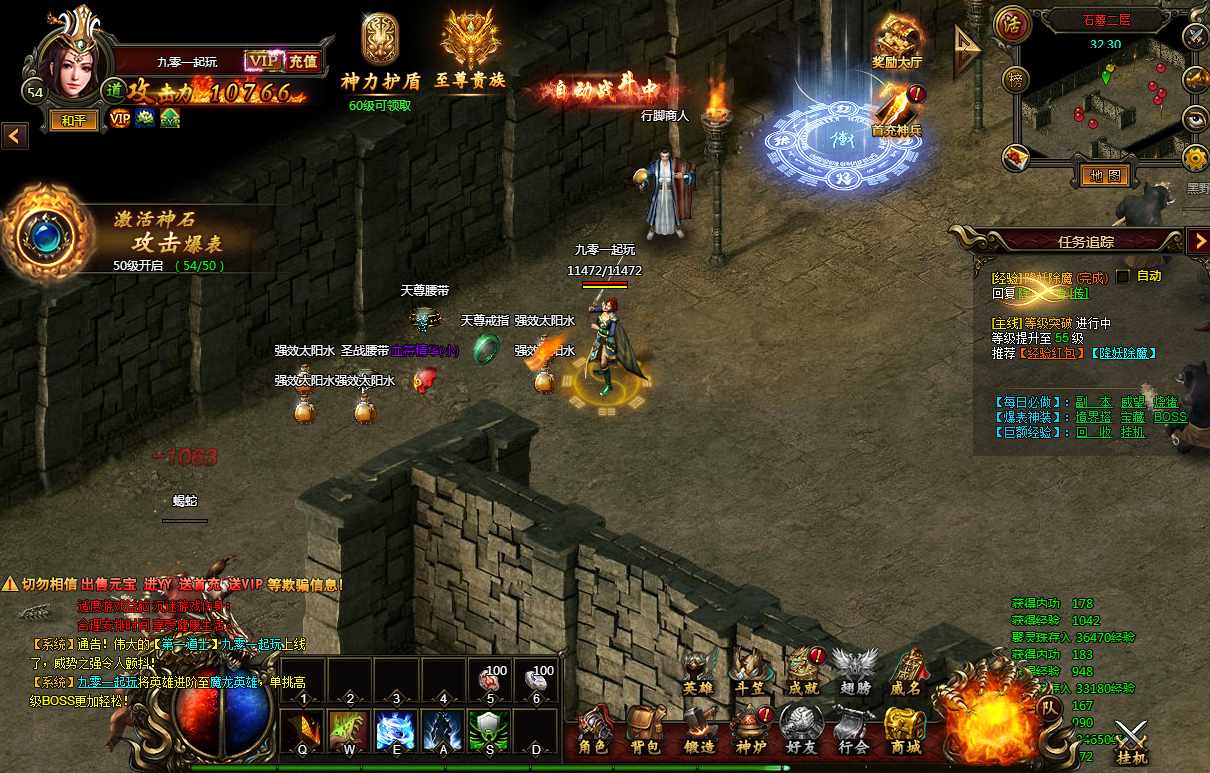This screenshot has width=1210, height=773.
Task: Collapse the 任务追踪 panel with its arrow
Action: click(1197, 240)
